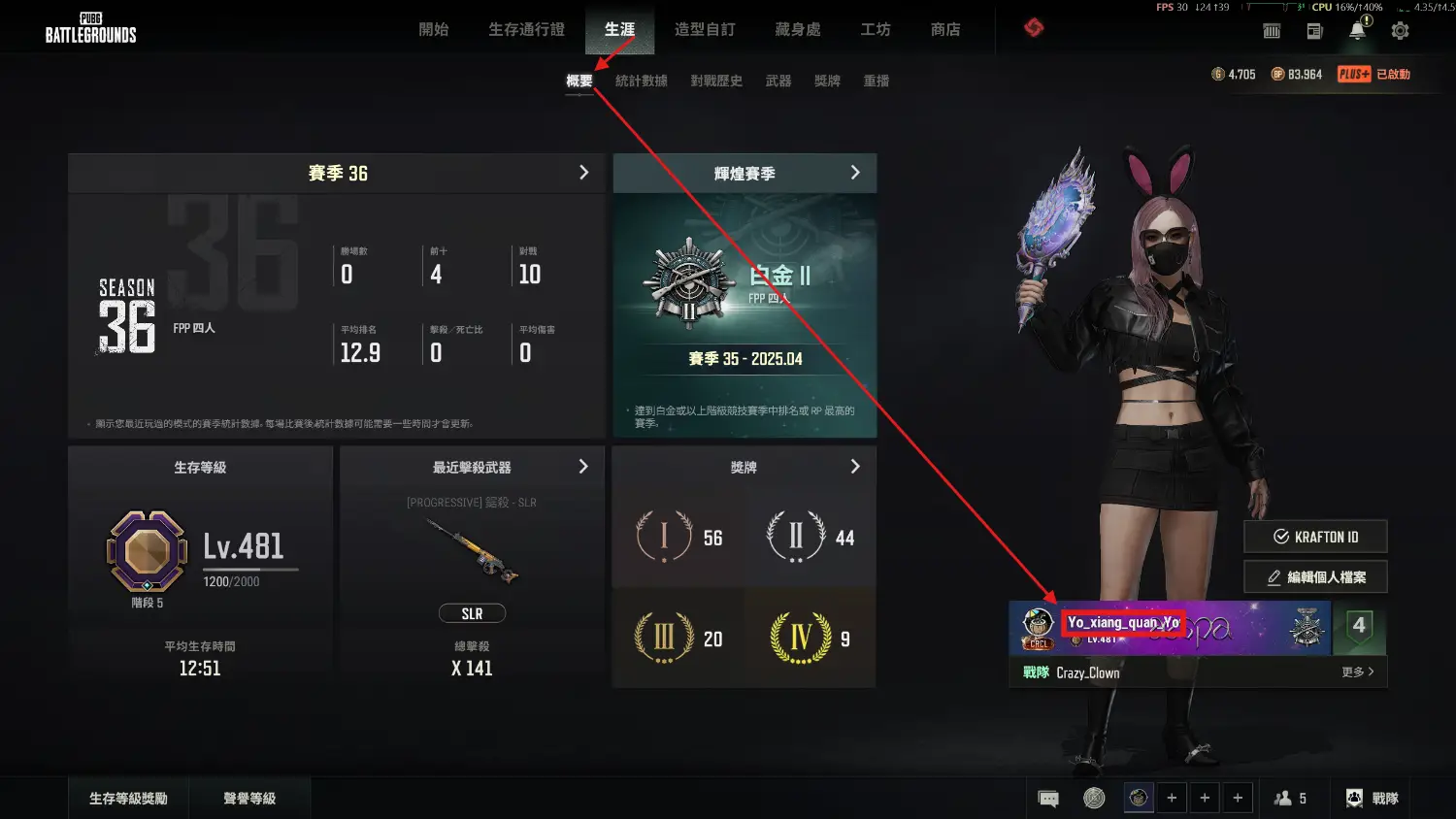This screenshot has height=819, width=1456.
Task: Open the notifications bell icon
Action: [1357, 30]
